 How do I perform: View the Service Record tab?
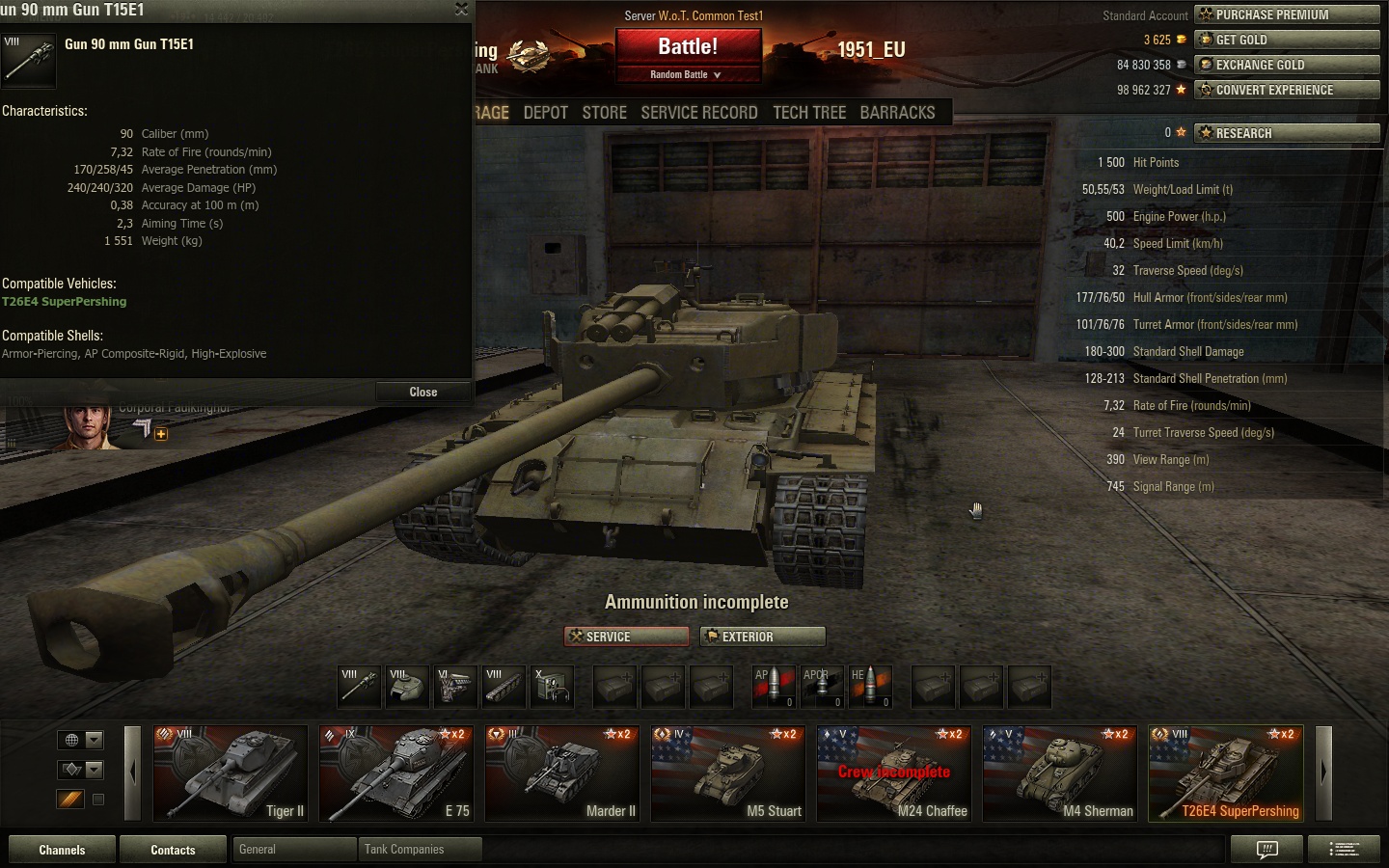point(698,113)
